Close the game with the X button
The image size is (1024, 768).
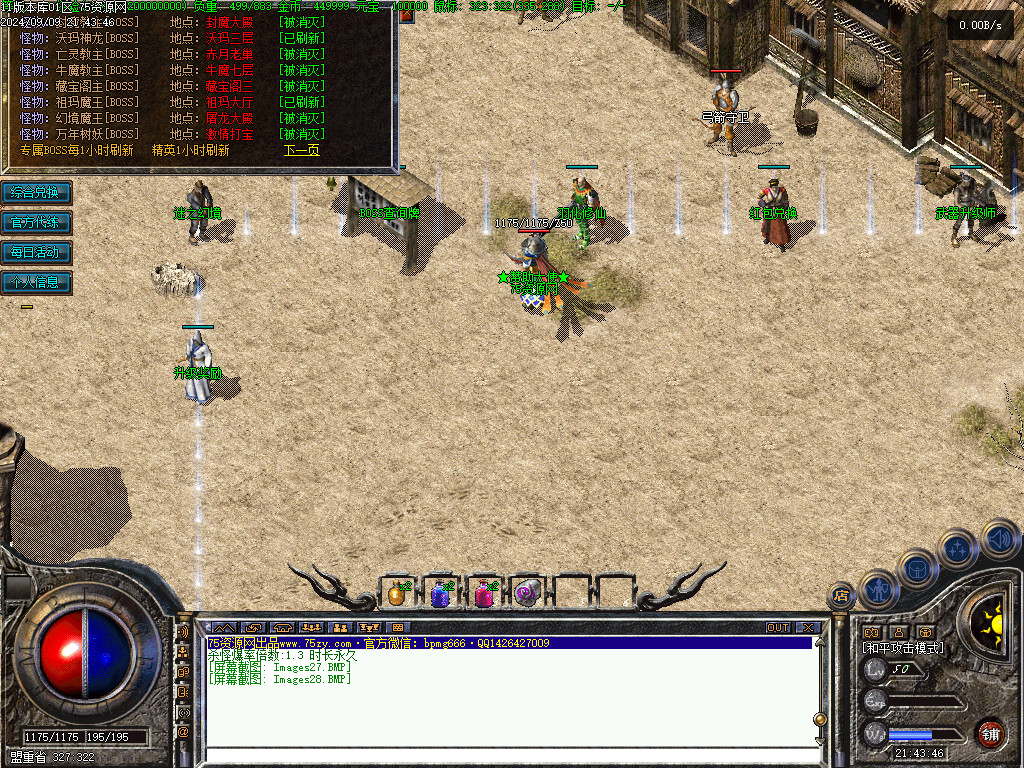pos(808,628)
